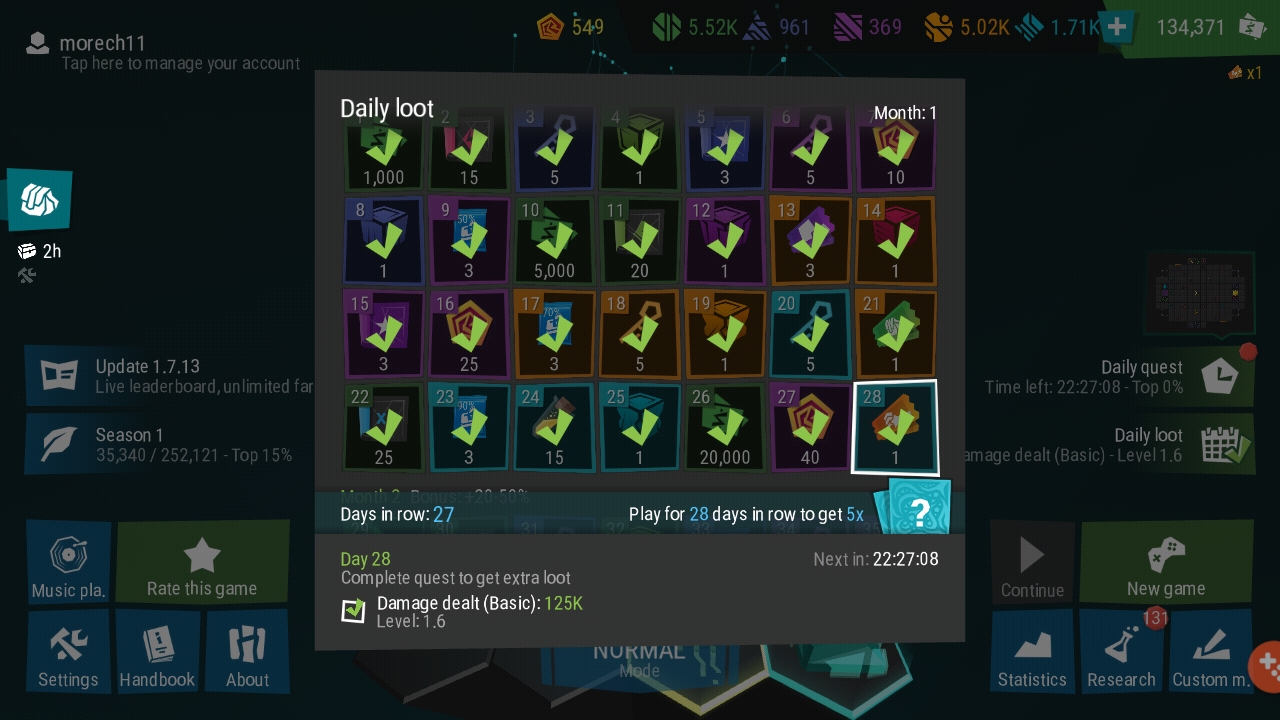Open the Settings menu
This screenshot has height=720, width=1280.
tap(68, 653)
